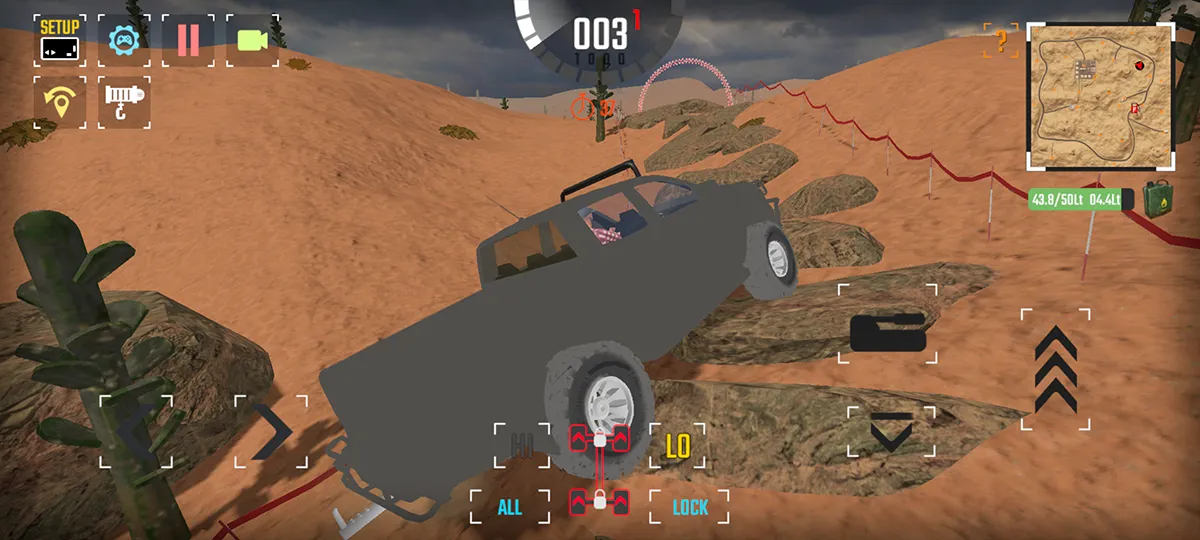Screen dimensions: 1200x540
Task: Select LO gear range
Action: point(678,445)
